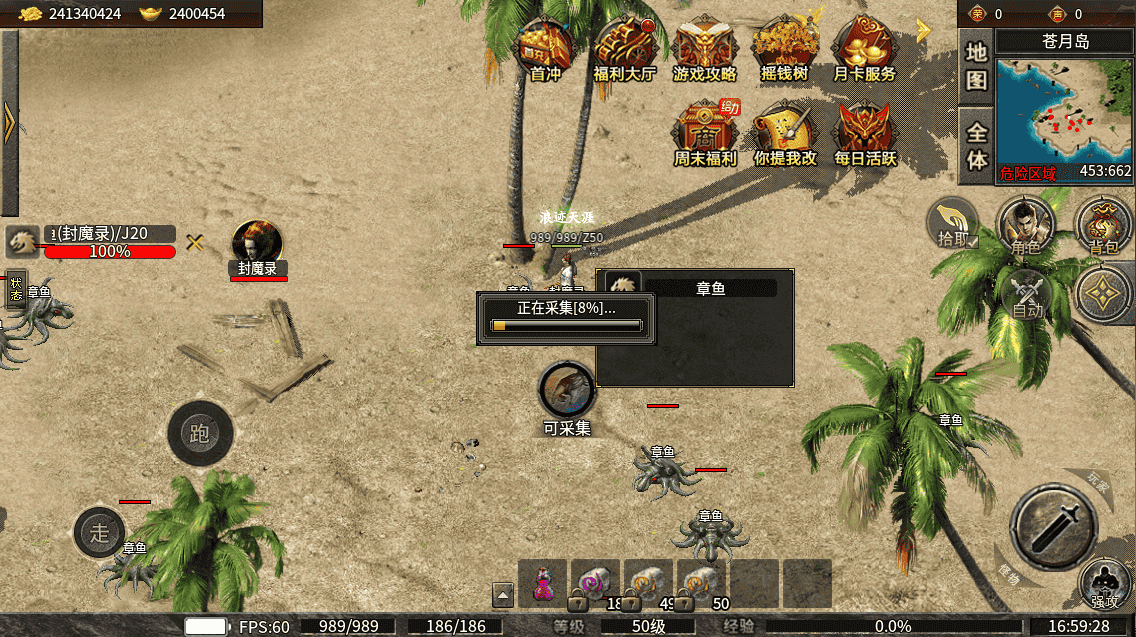This screenshot has width=1136, height=637.
Task: Open the 首冲 first-recharge reward icon
Action: [x=545, y=50]
